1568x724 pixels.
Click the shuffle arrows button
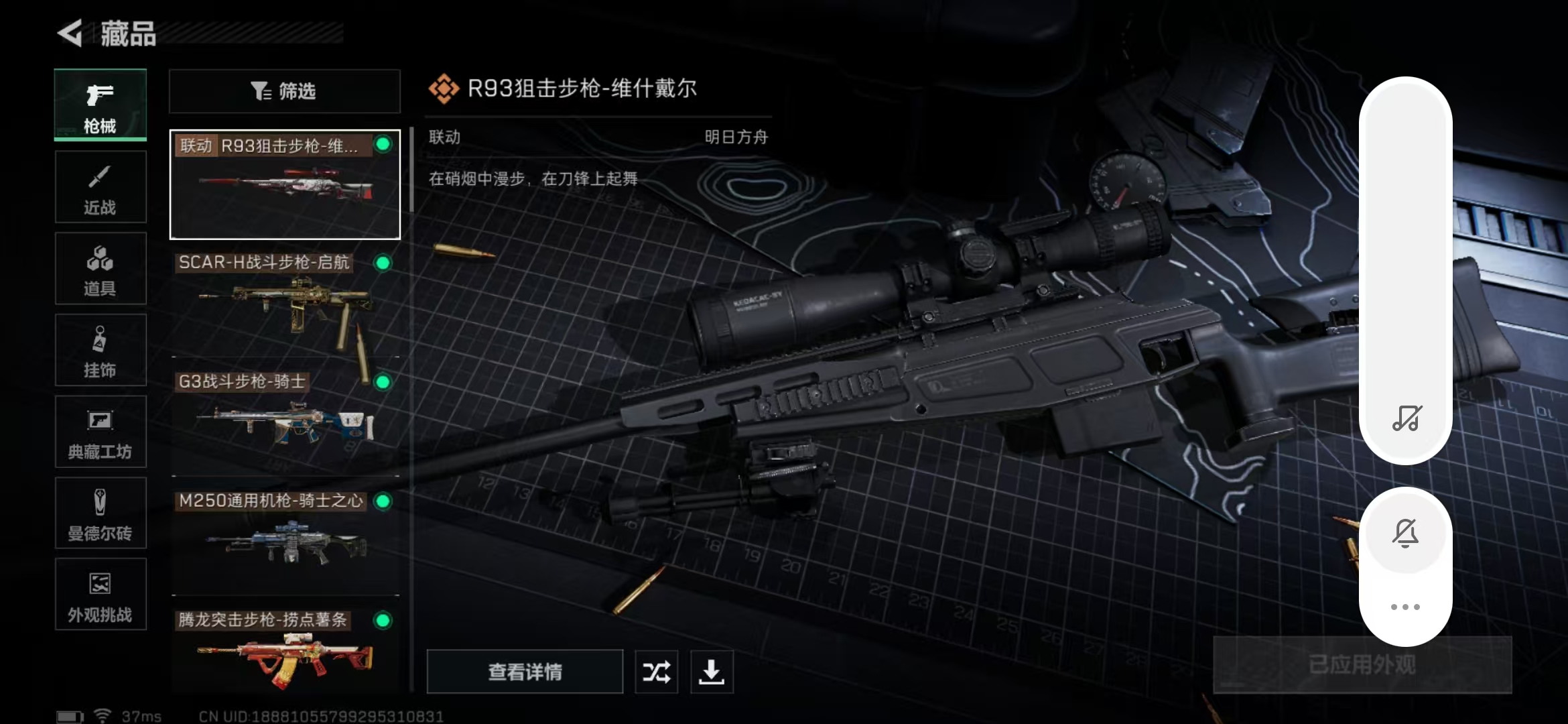point(656,672)
